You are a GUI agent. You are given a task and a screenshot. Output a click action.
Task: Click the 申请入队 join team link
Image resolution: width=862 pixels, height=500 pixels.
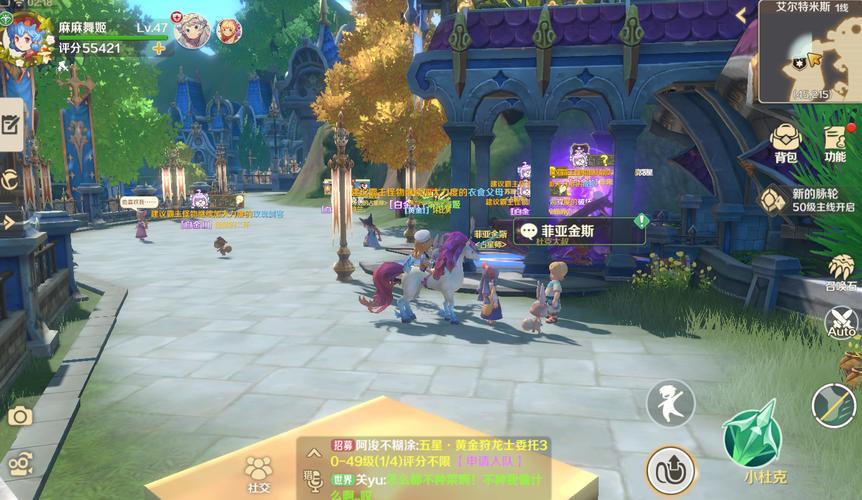486,461
